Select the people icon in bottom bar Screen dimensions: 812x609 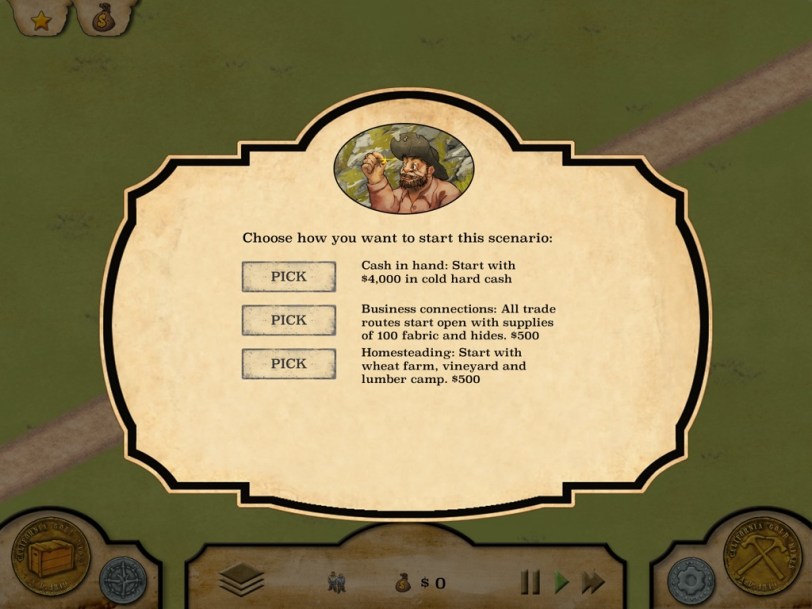[336, 581]
